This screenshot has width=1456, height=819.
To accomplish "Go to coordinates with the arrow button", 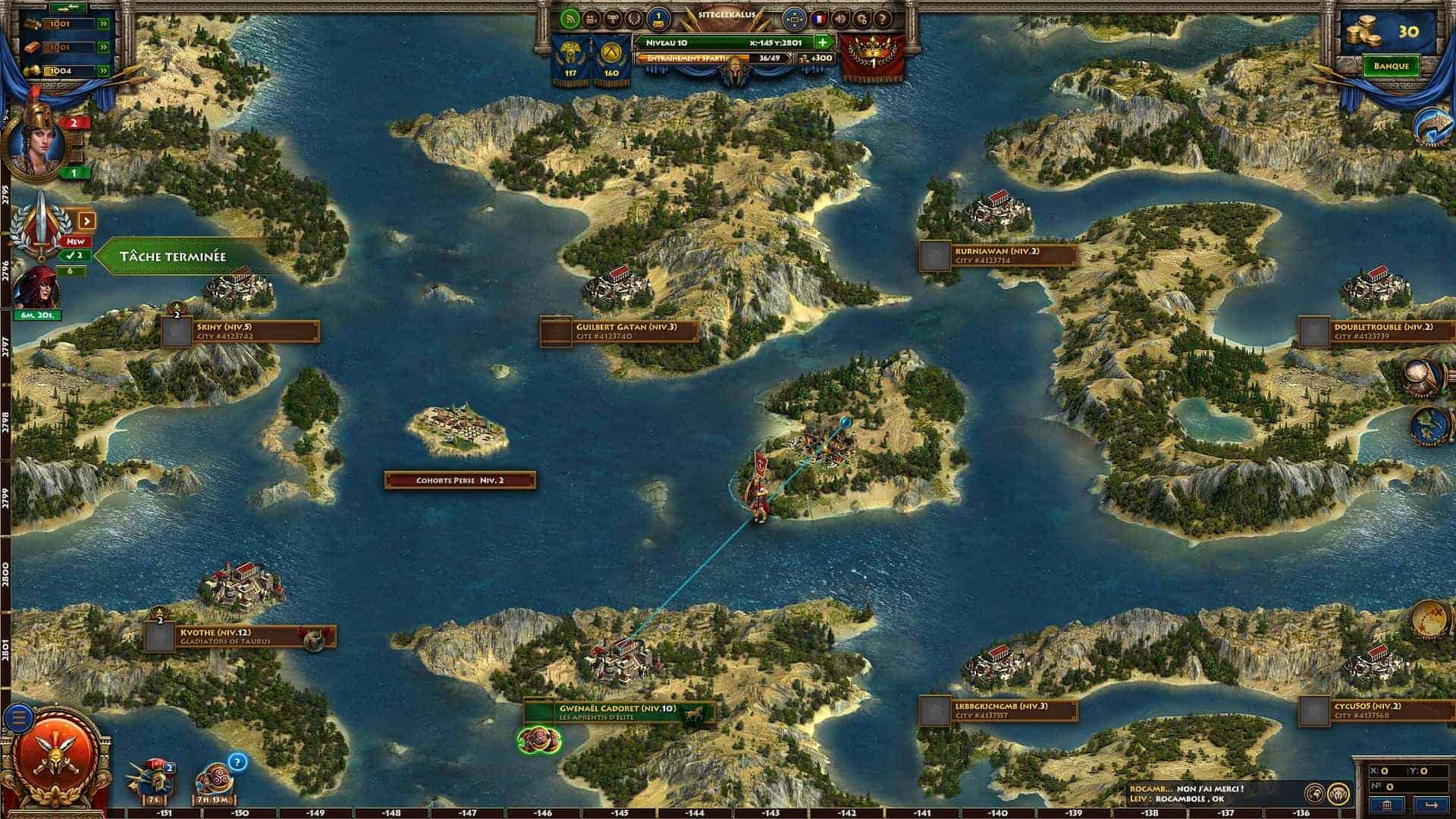I will 1431,805.
